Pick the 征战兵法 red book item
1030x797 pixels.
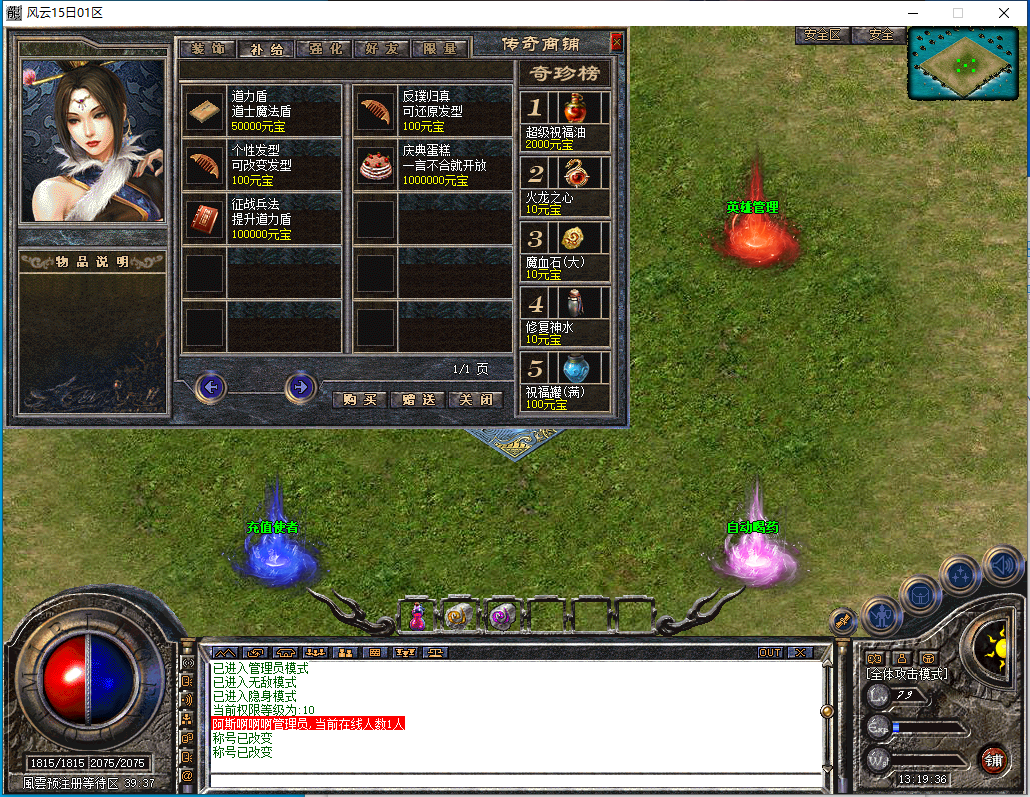coord(207,219)
